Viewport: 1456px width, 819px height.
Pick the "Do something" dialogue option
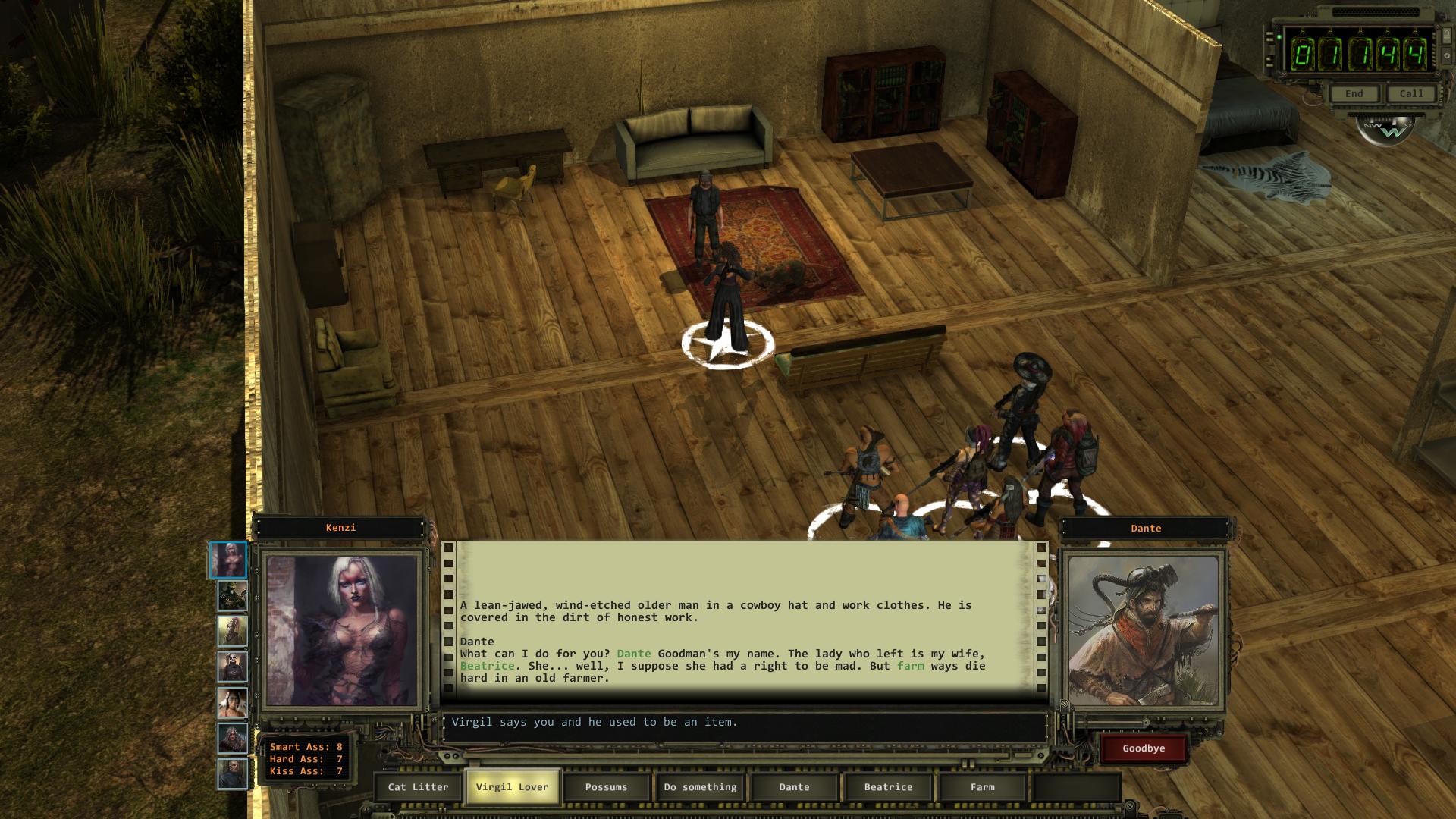(700, 787)
